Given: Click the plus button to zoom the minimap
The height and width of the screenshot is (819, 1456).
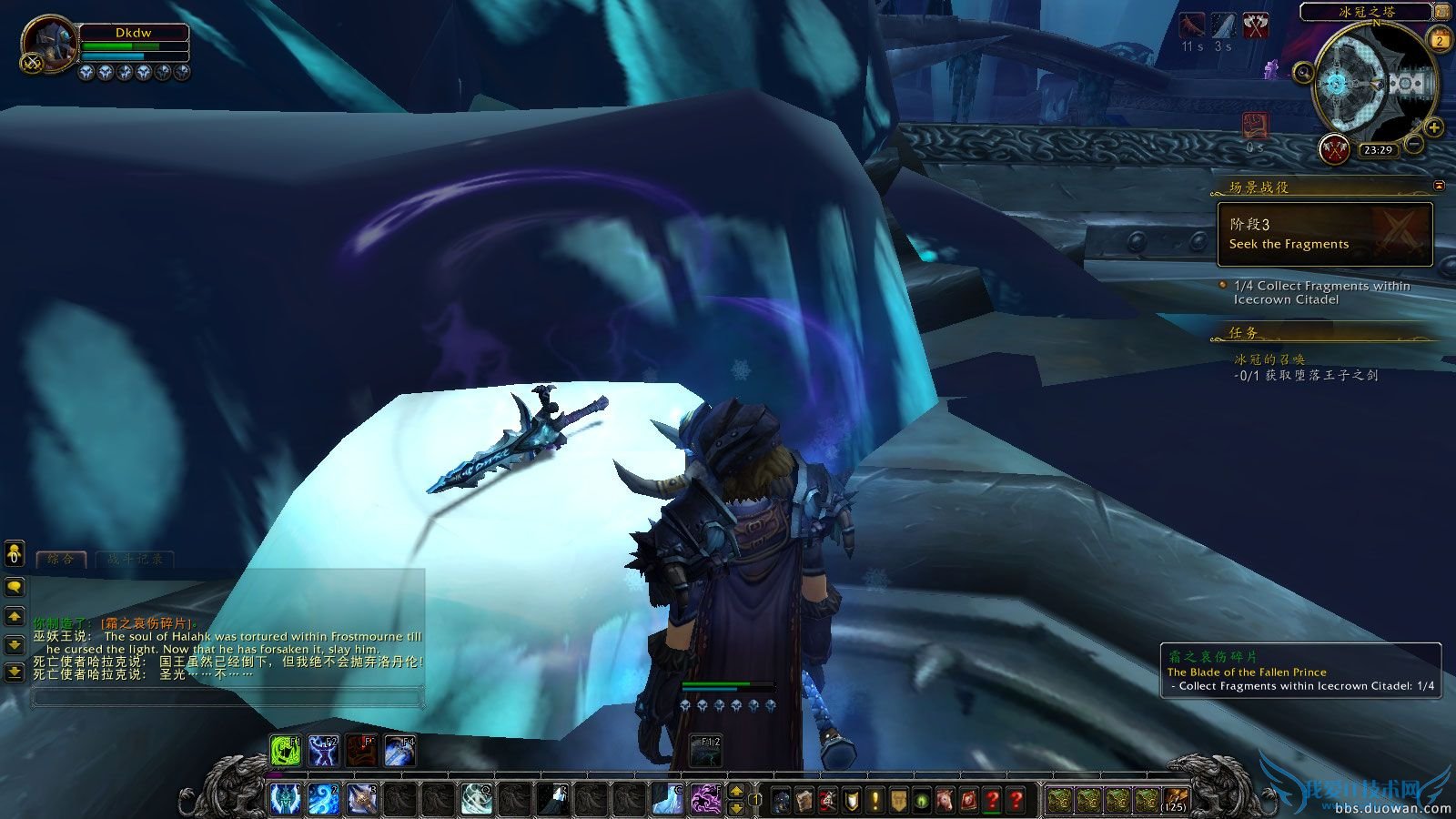Looking at the screenshot, I should pyautogui.click(x=1434, y=127).
